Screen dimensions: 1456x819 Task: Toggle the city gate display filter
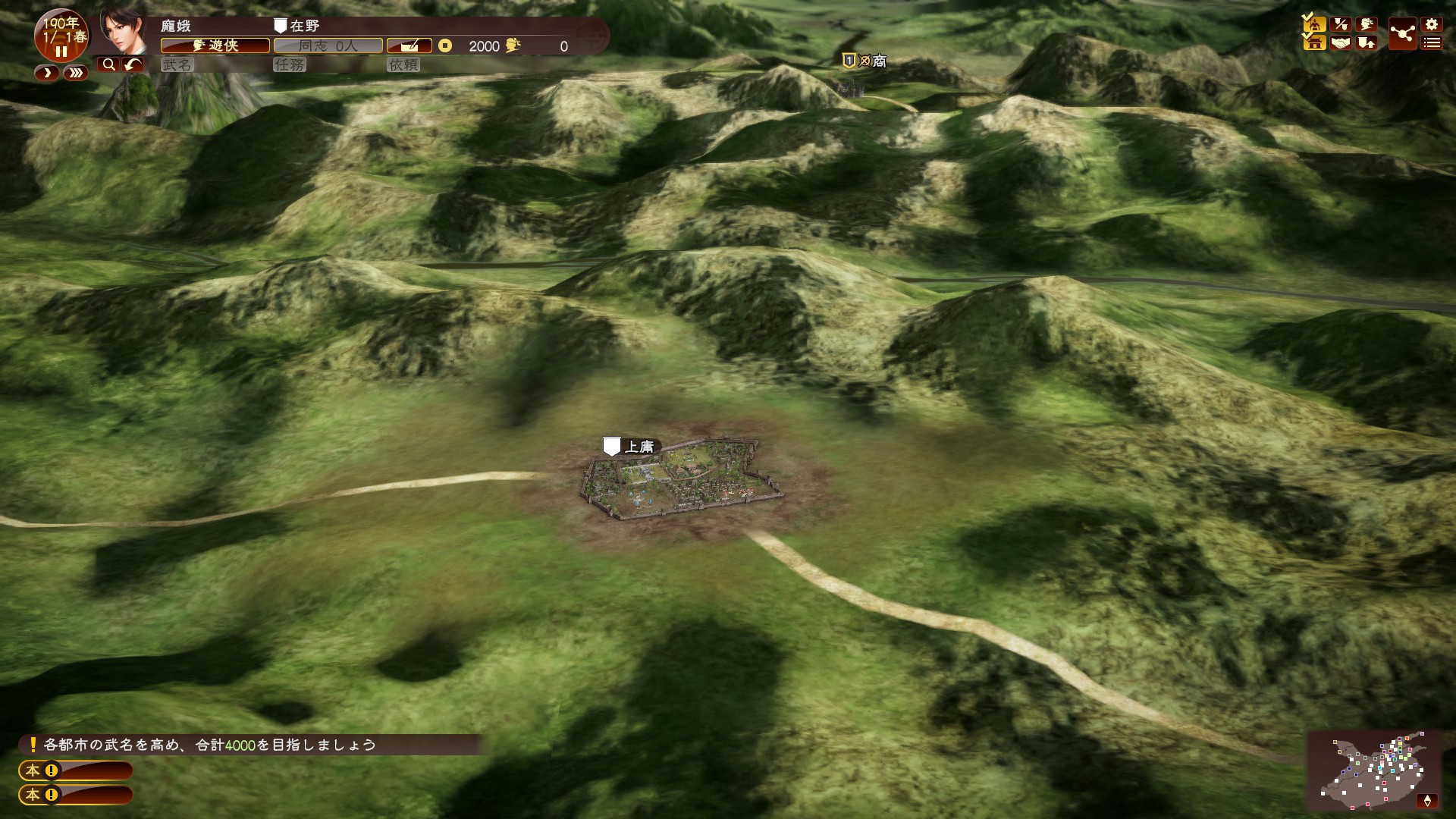[x=1314, y=42]
